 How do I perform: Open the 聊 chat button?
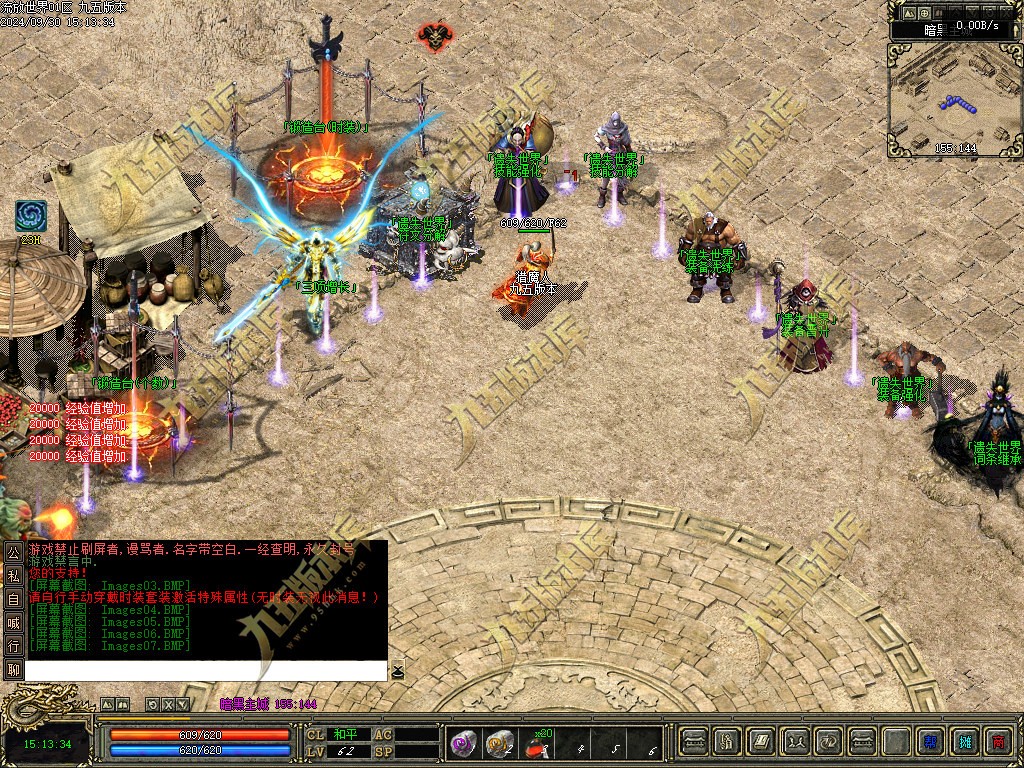[13, 670]
